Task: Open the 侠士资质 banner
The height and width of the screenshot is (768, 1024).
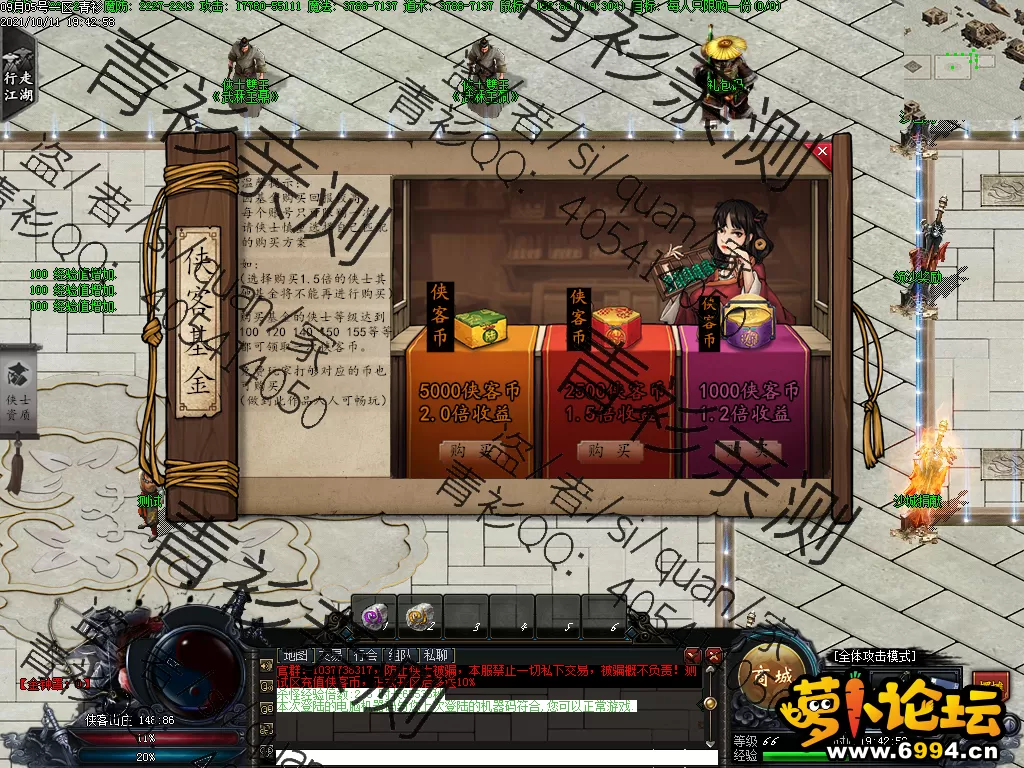Action: pyautogui.click(x=18, y=388)
